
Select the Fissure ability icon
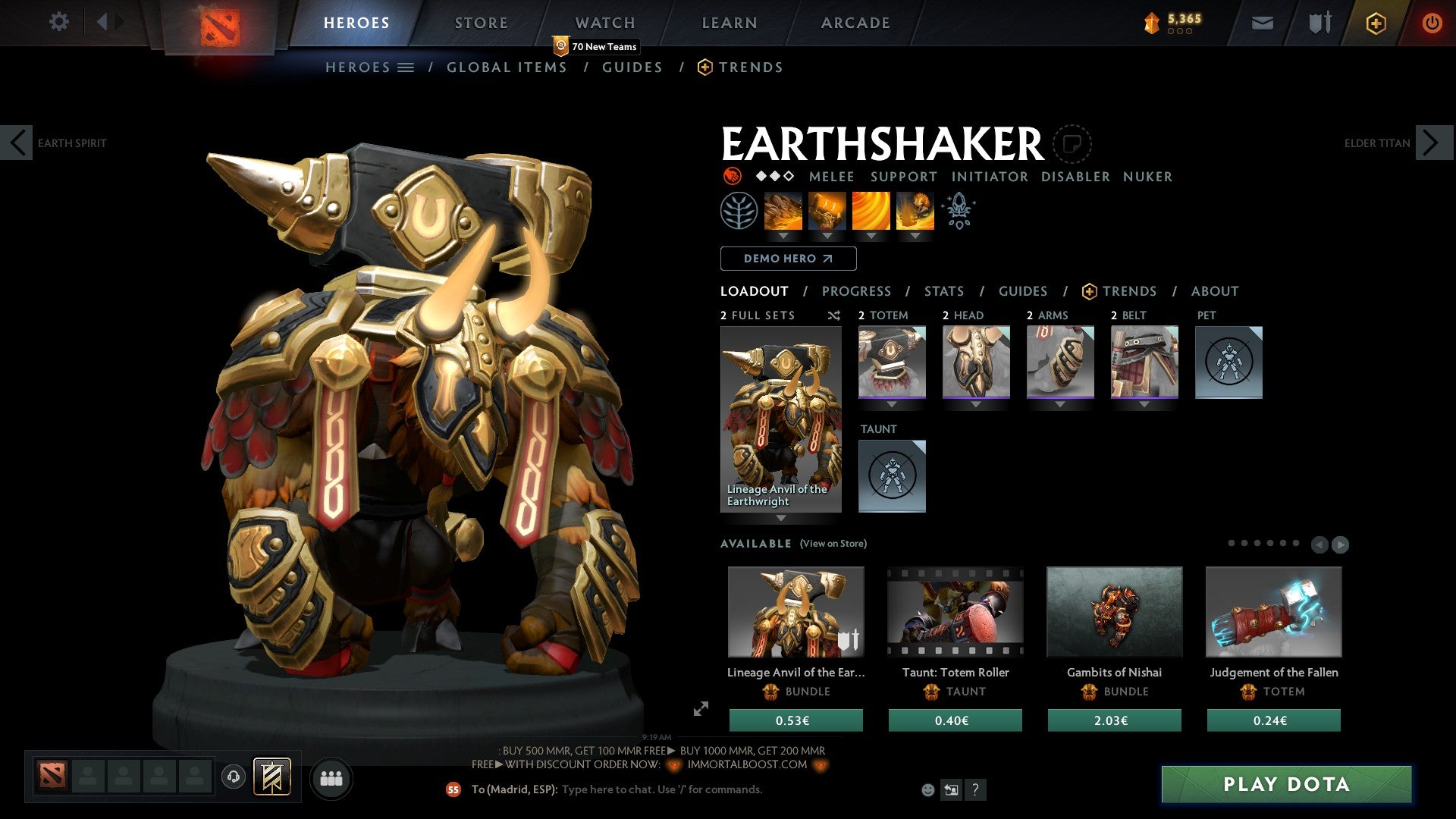pos(782,211)
